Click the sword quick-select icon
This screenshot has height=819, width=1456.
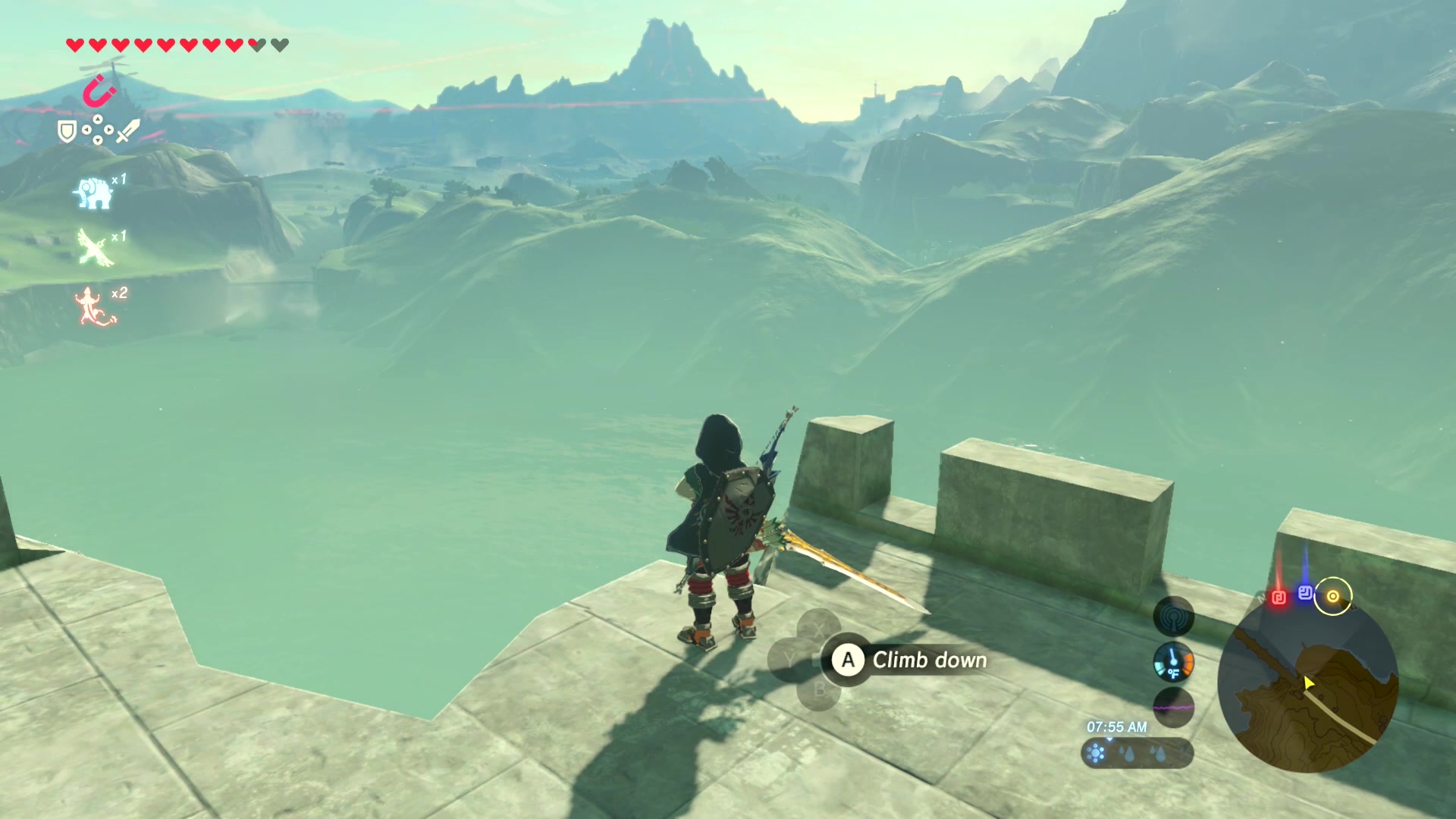click(128, 130)
